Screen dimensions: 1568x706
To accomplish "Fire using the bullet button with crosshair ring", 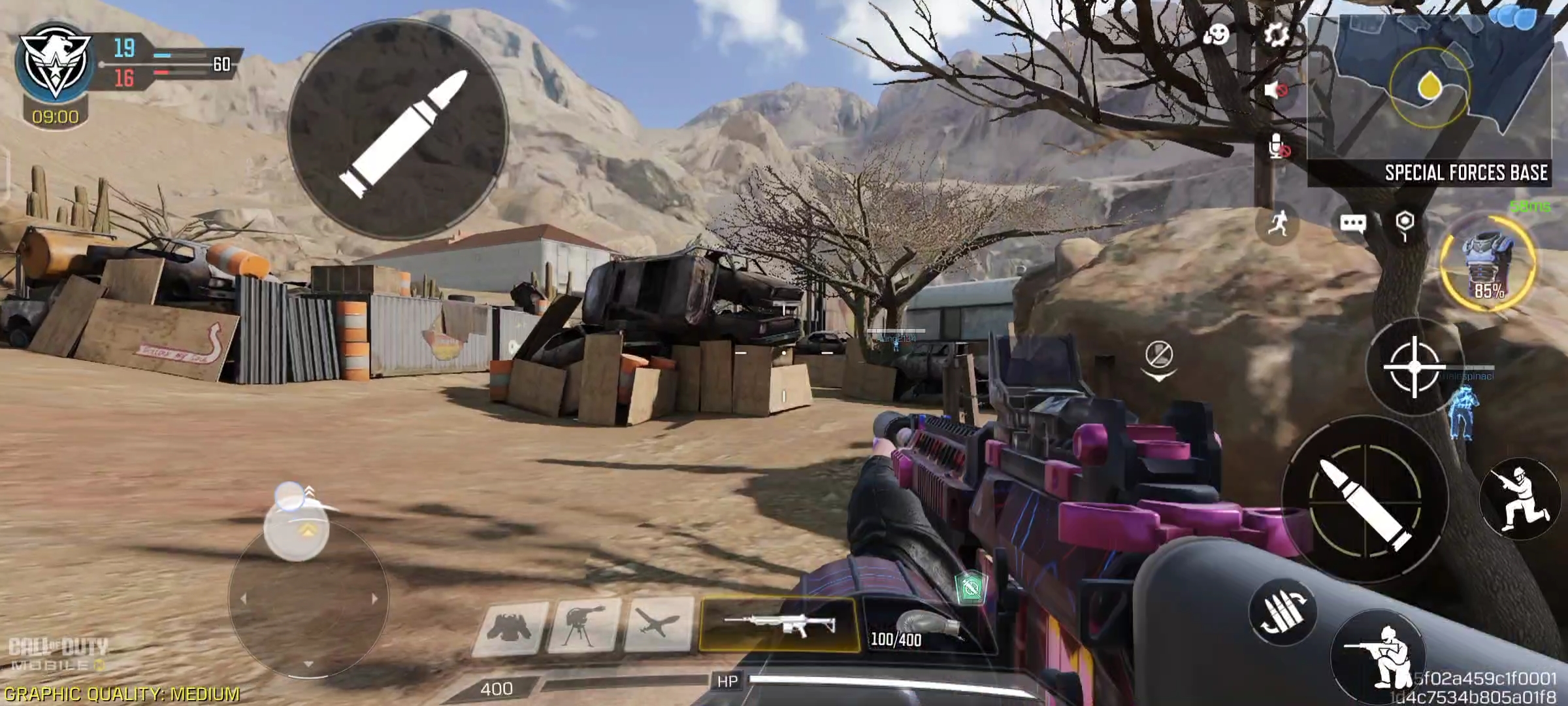I will 1365,500.
